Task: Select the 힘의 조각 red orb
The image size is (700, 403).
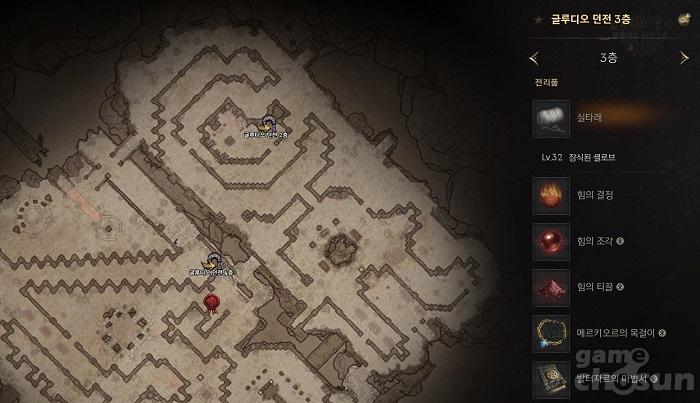Action: (548, 242)
